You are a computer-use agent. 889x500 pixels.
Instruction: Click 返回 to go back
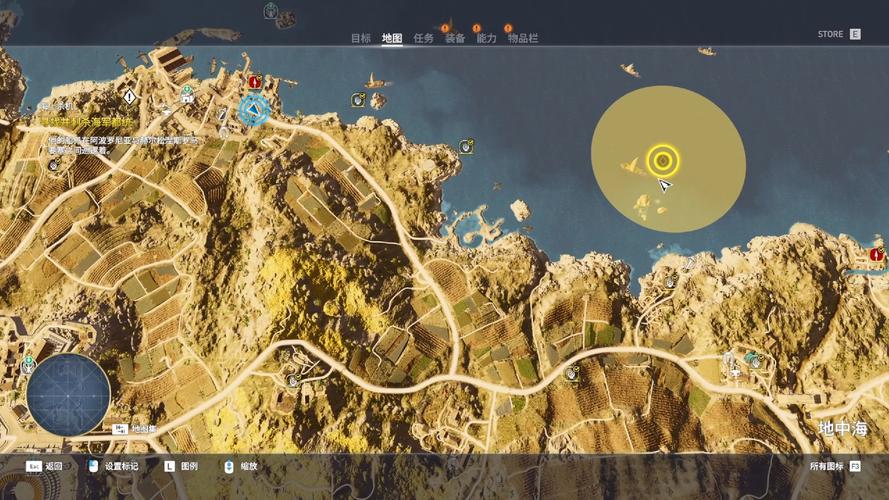(45, 466)
